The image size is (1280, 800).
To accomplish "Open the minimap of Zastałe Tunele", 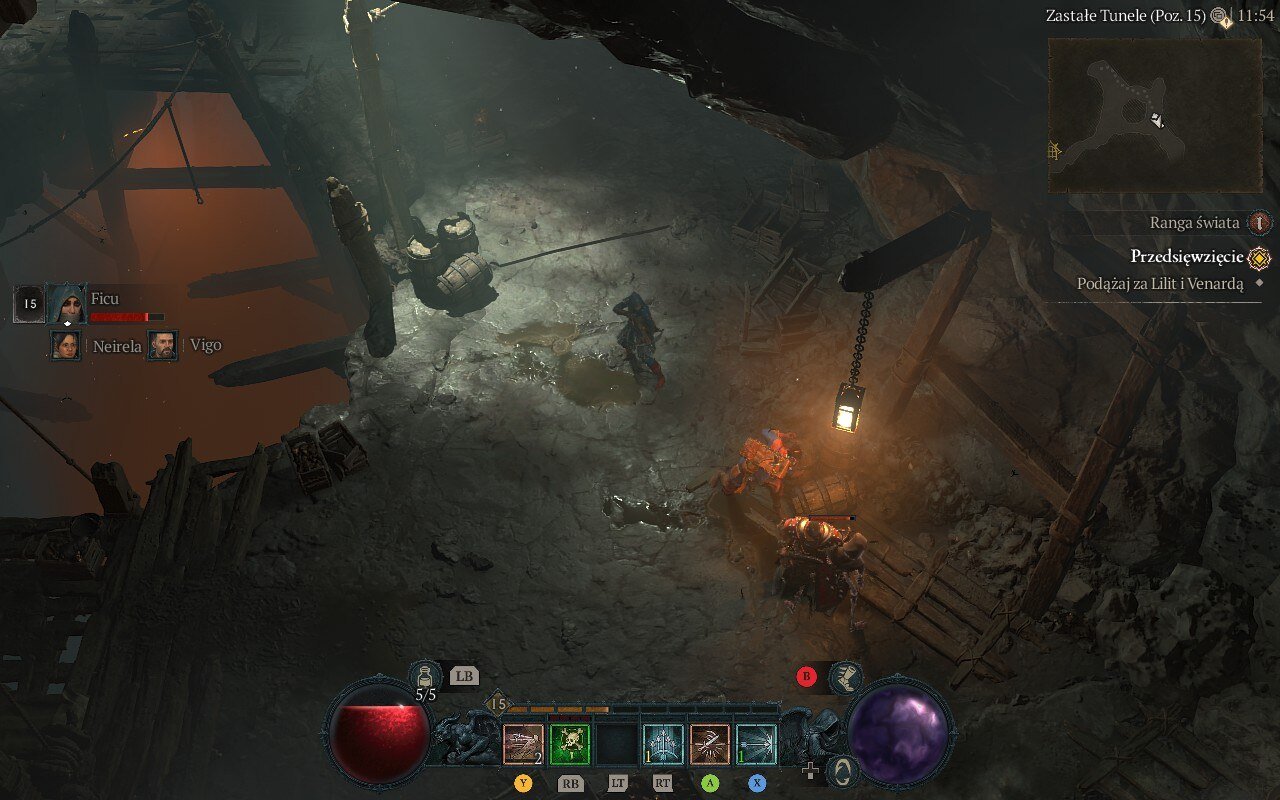I will click(x=1154, y=115).
